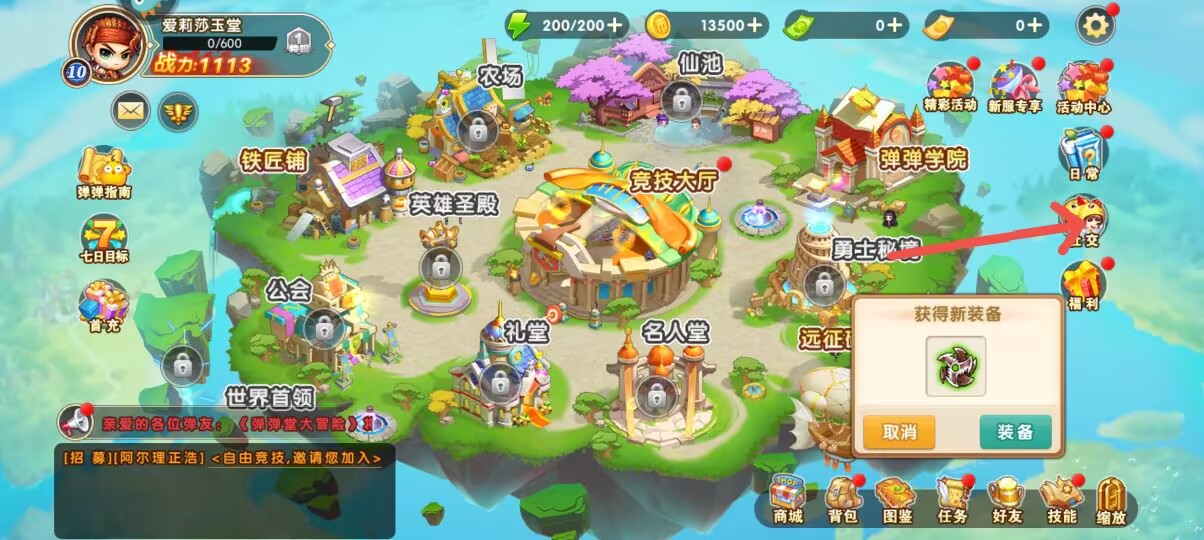Viewport: 1204px width, 540px height.
Task: Equip the new item with 装备
Action: point(1015,432)
